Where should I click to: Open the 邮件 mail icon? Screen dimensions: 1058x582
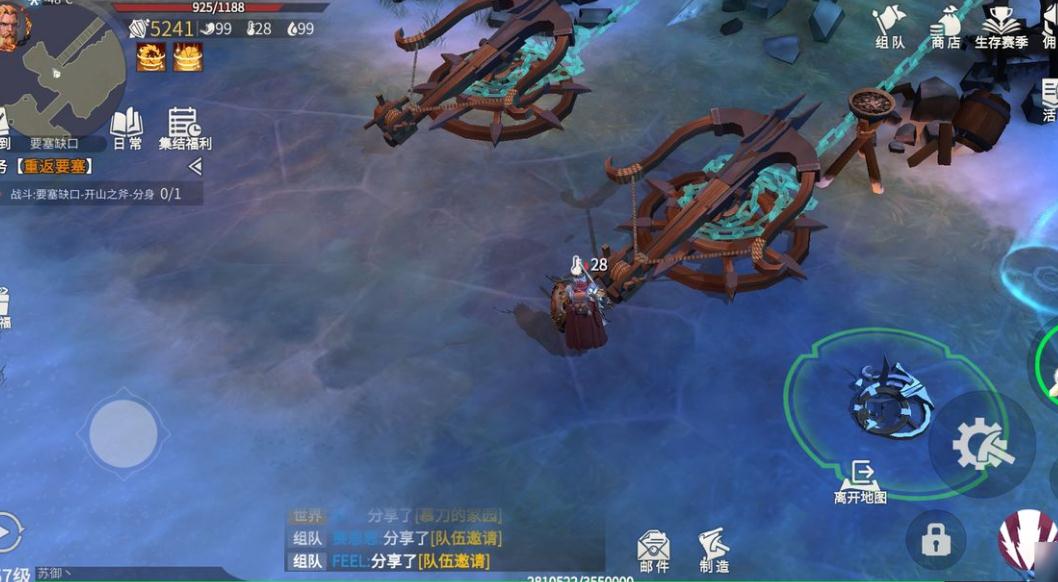tap(654, 551)
